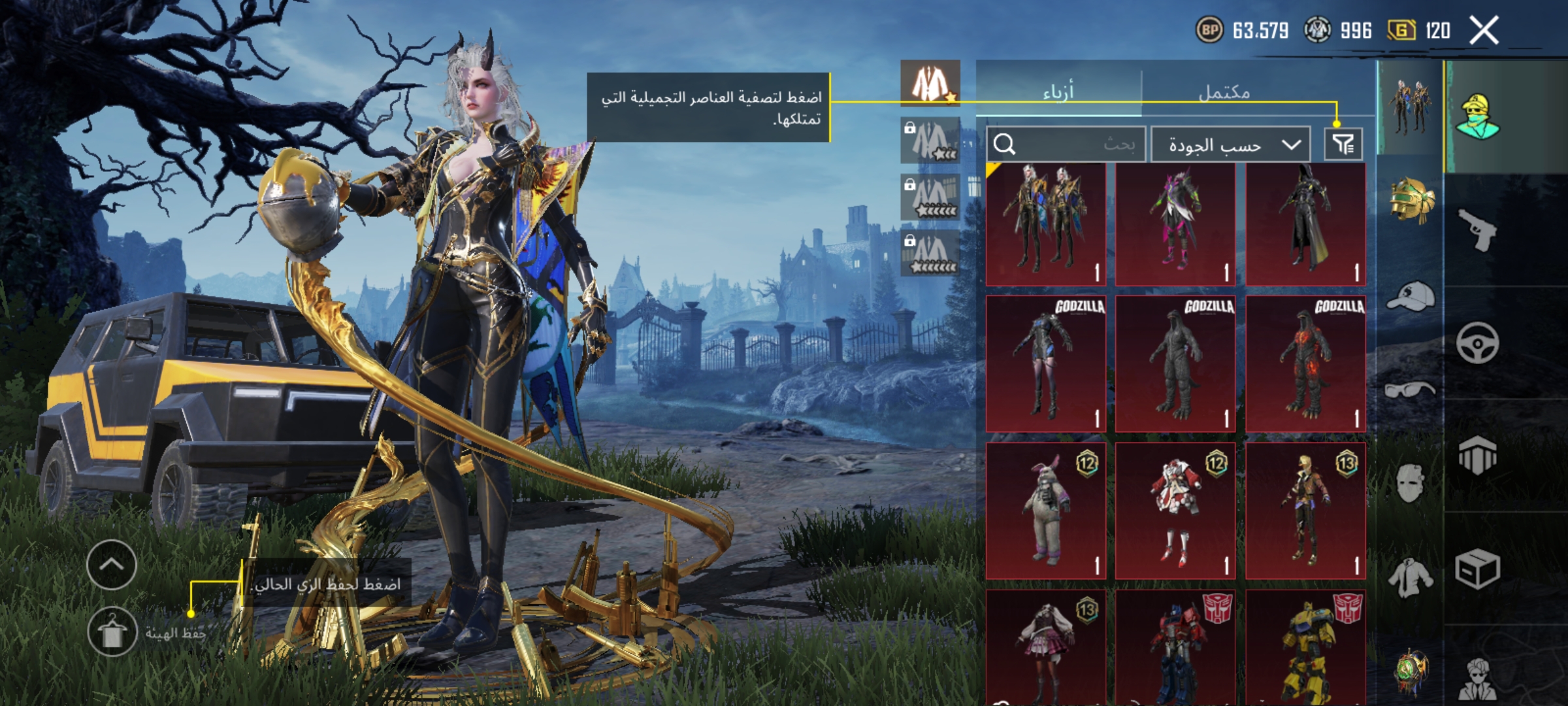Screen dimensions: 1568x706
Task: Open the sunglasses category
Action: (1411, 390)
